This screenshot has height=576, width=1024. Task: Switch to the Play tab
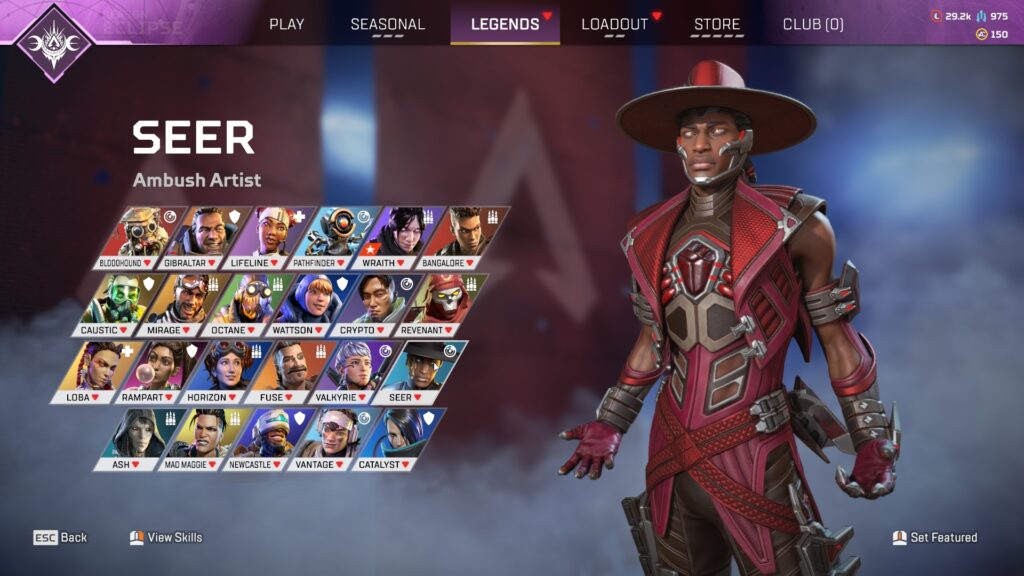tap(286, 24)
